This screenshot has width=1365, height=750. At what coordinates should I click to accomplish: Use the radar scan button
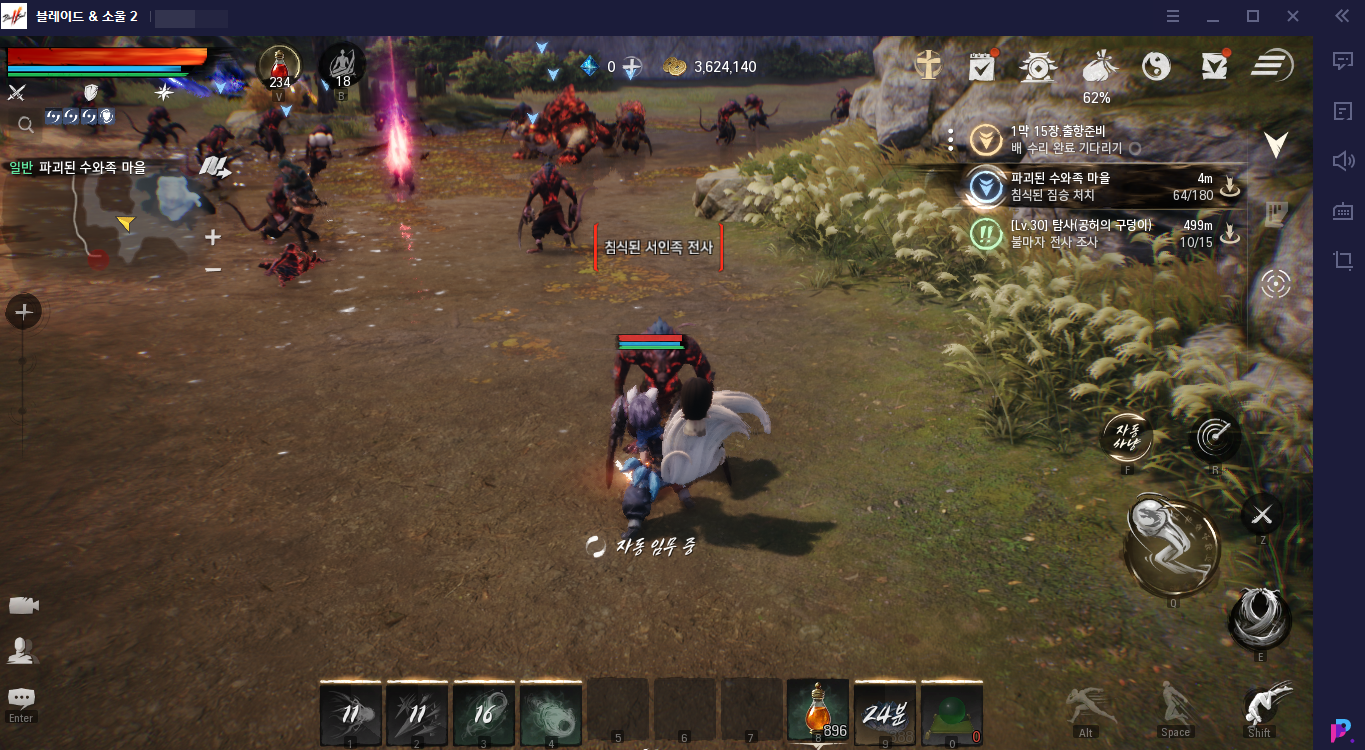coord(1216,436)
